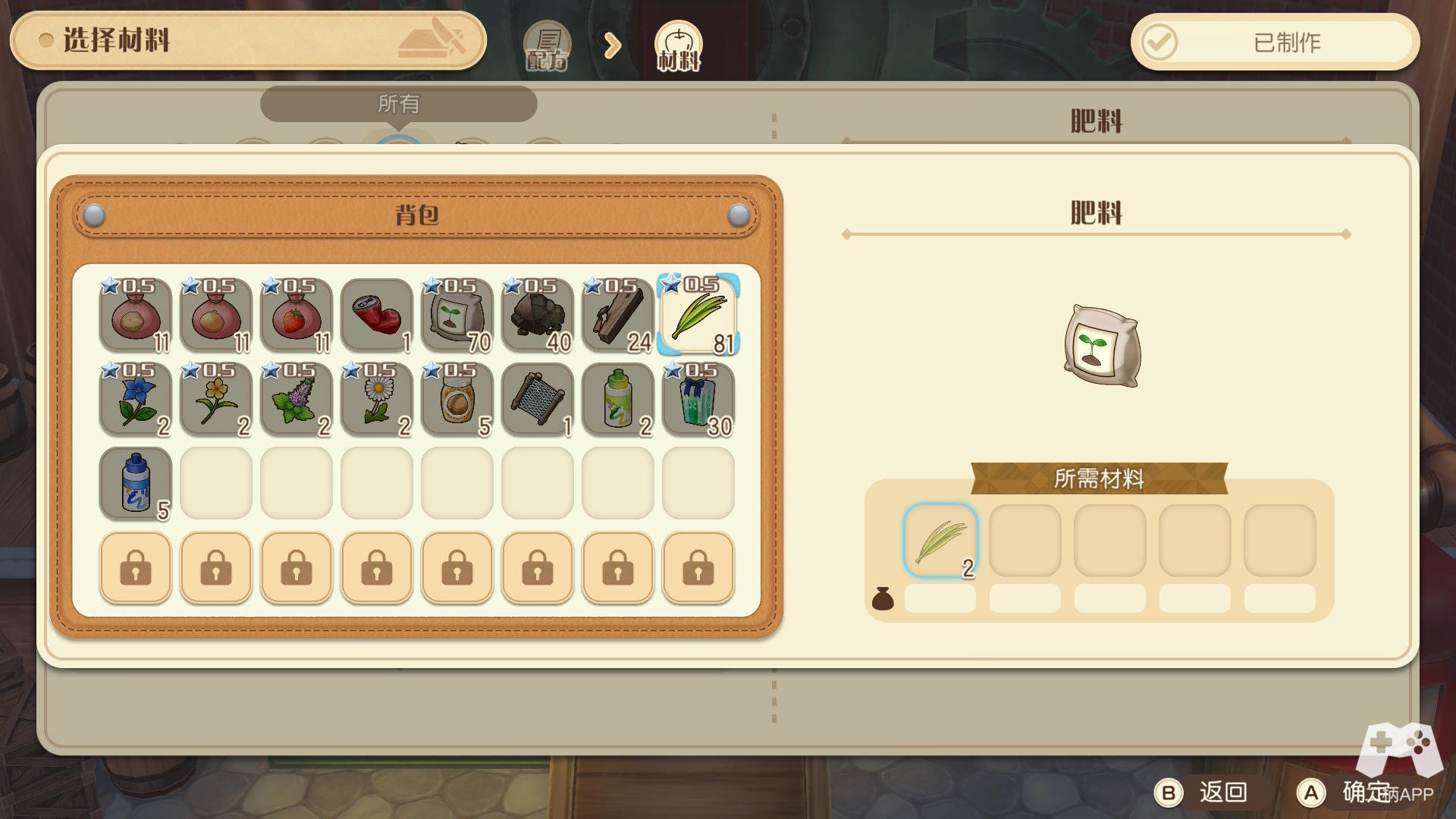Image resolution: width=1456 pixels, height=819 pixels.
Task: Open the 材料 materials step
Action: tap(678, 45)
